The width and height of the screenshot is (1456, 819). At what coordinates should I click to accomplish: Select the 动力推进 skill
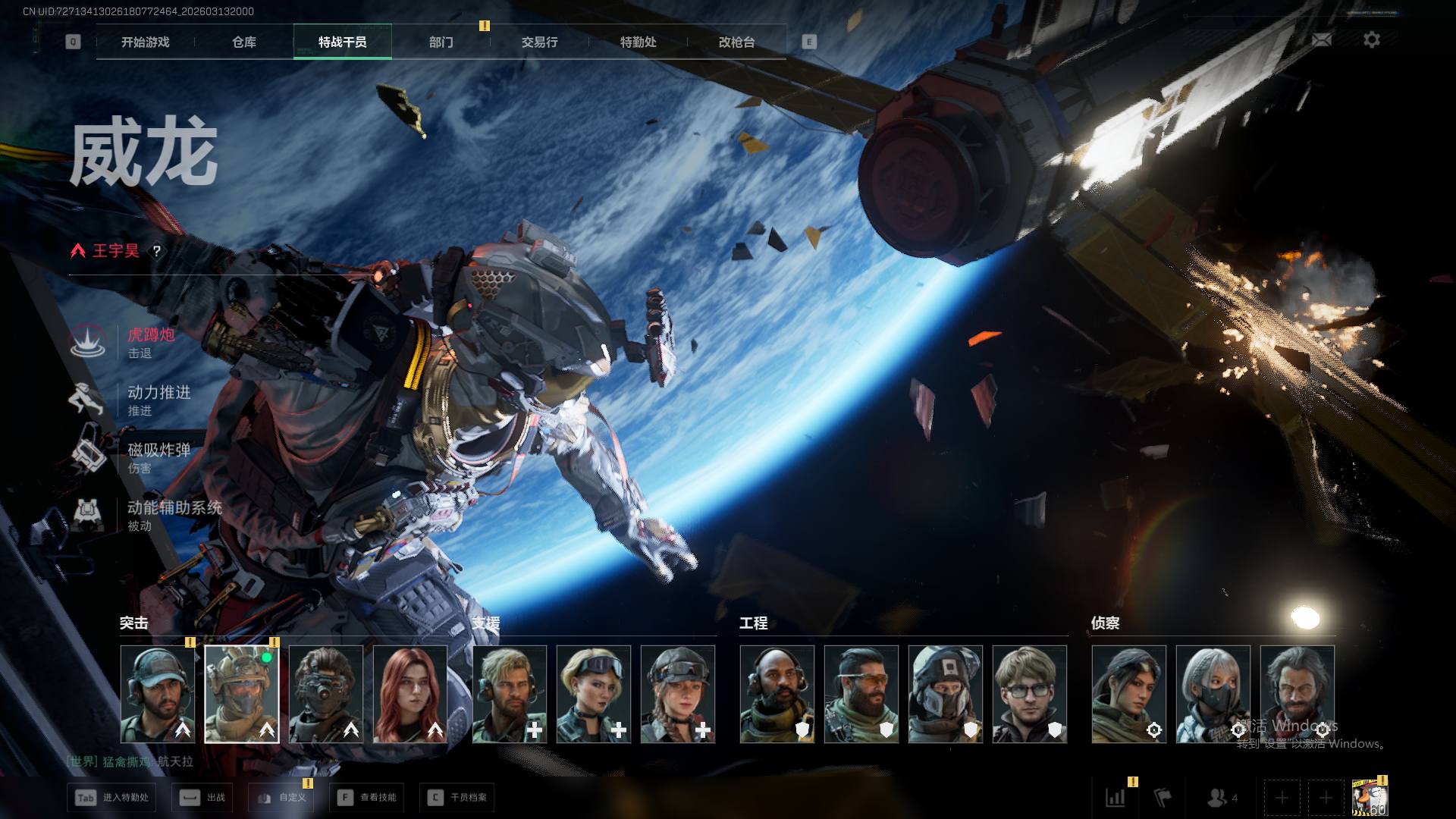tap(158, 400)
